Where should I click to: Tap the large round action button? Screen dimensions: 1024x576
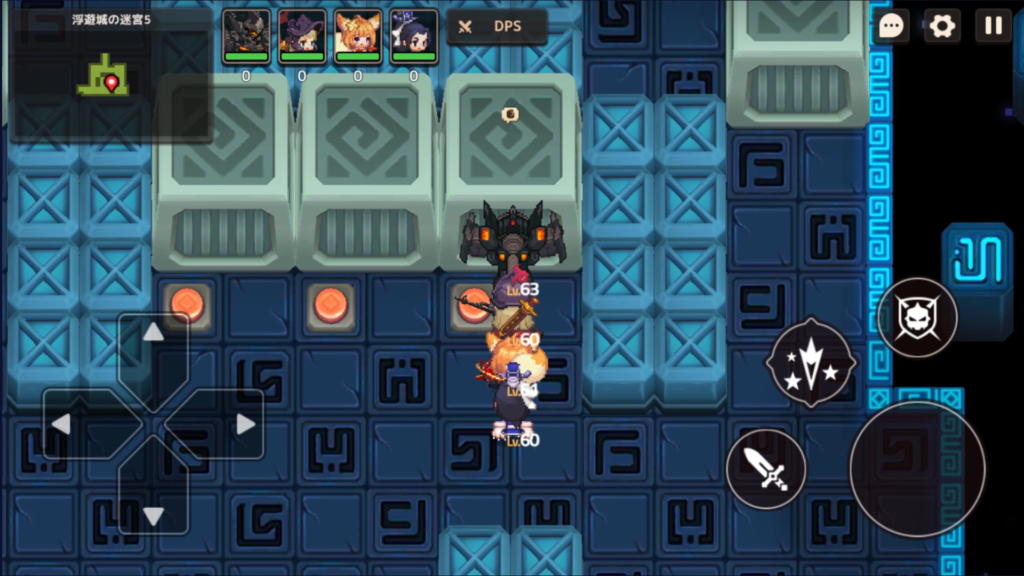[x=917, y=469]
